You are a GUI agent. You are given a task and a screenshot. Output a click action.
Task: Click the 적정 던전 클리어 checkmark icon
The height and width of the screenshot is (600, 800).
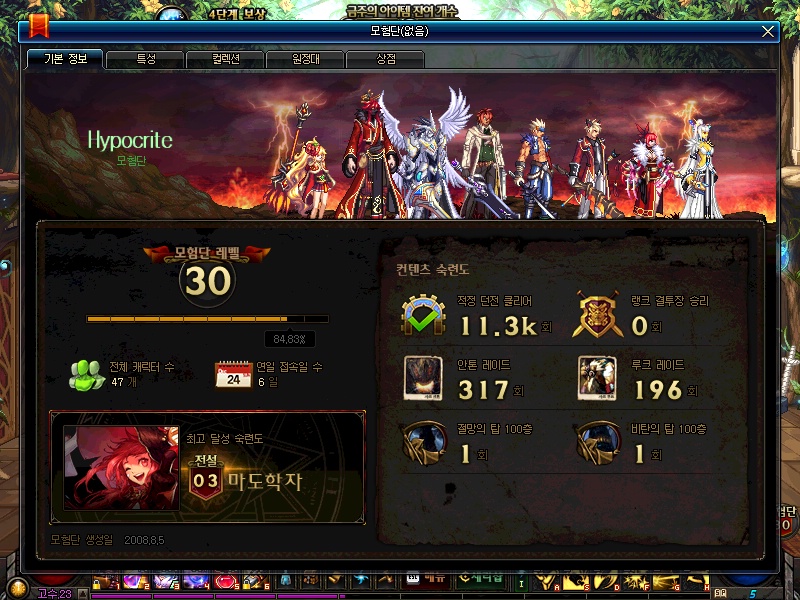(423, 316)
